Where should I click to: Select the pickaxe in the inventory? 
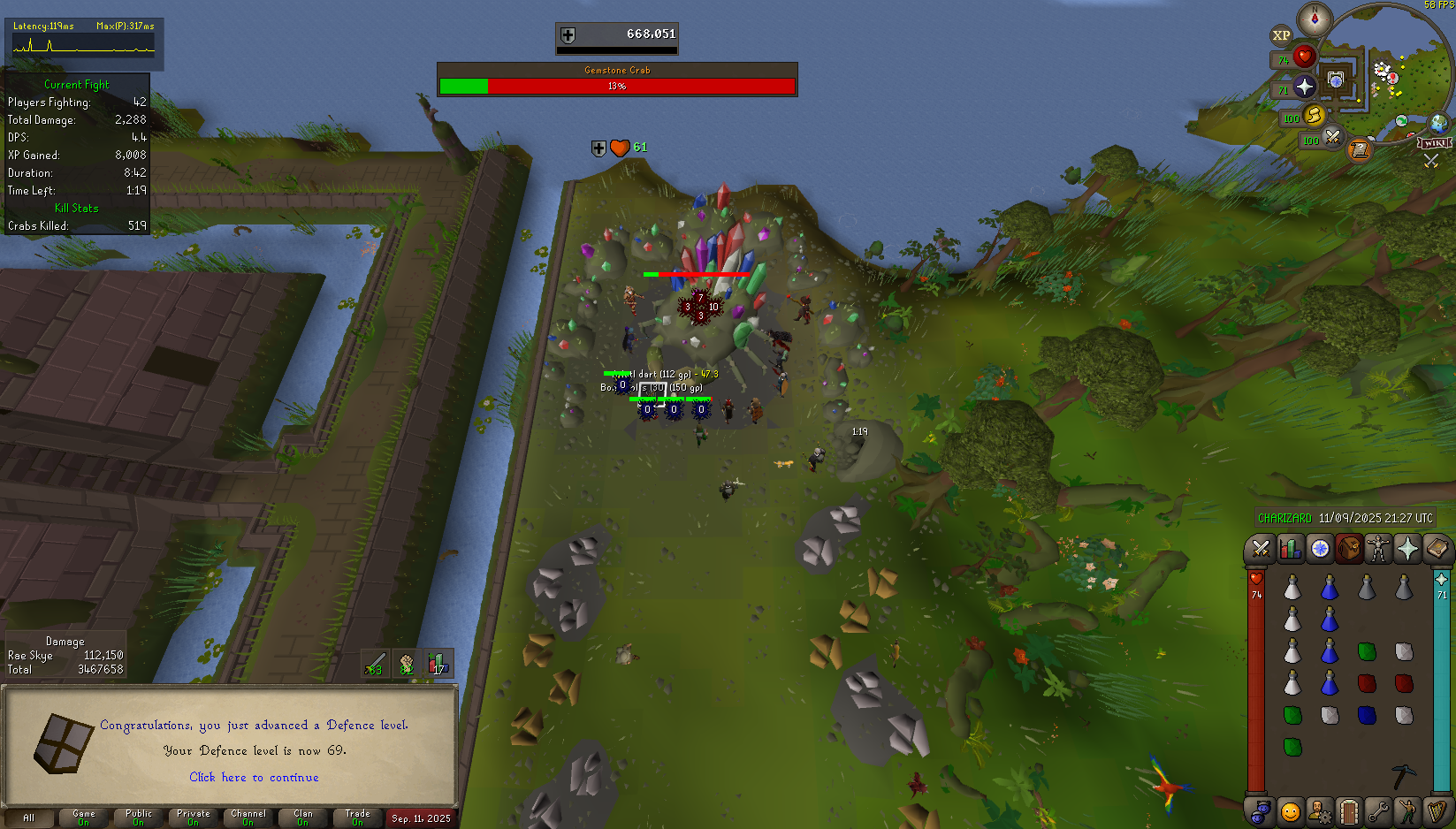pos(1404,776)
